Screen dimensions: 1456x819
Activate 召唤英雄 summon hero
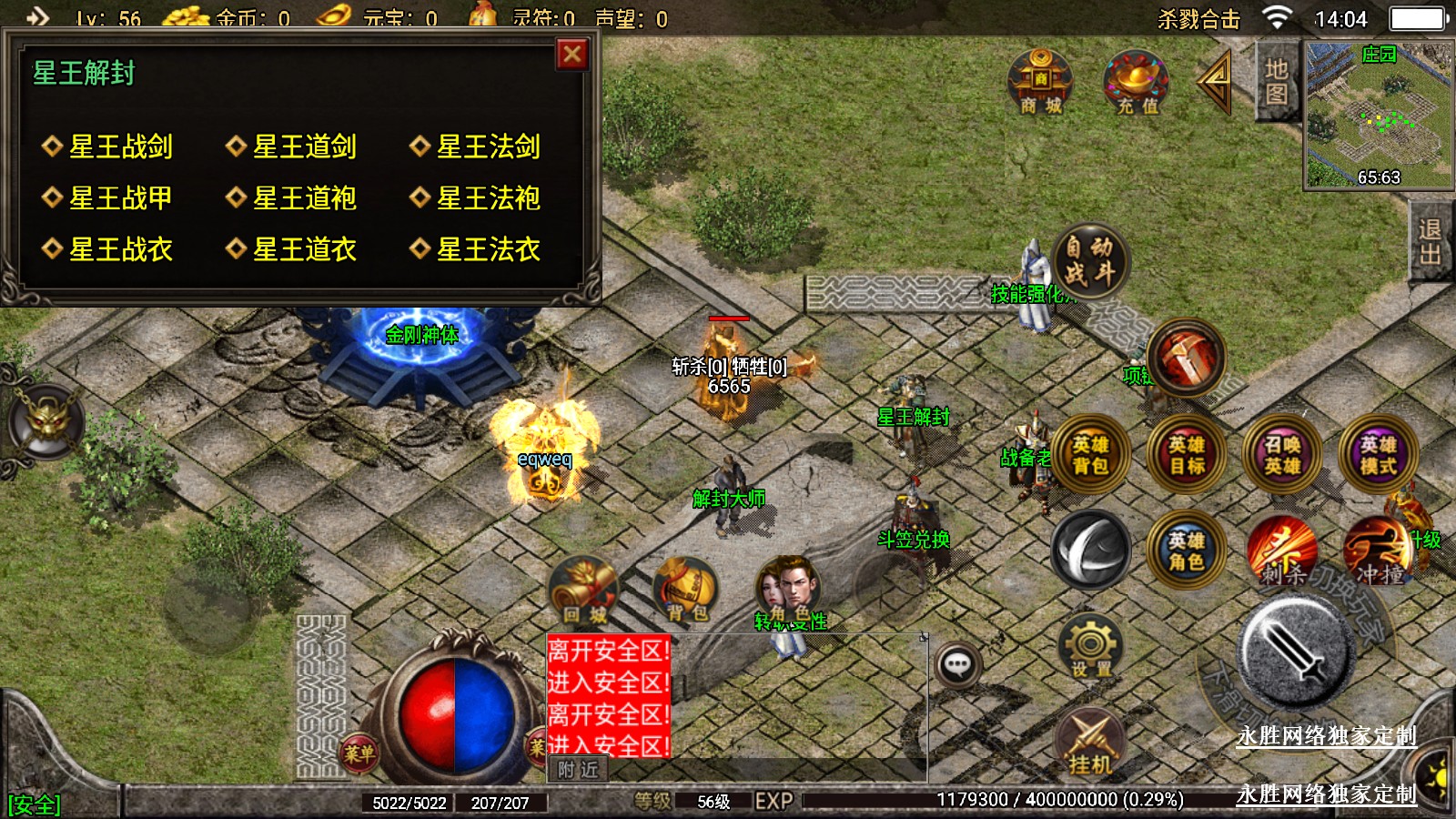[1282, 455]
